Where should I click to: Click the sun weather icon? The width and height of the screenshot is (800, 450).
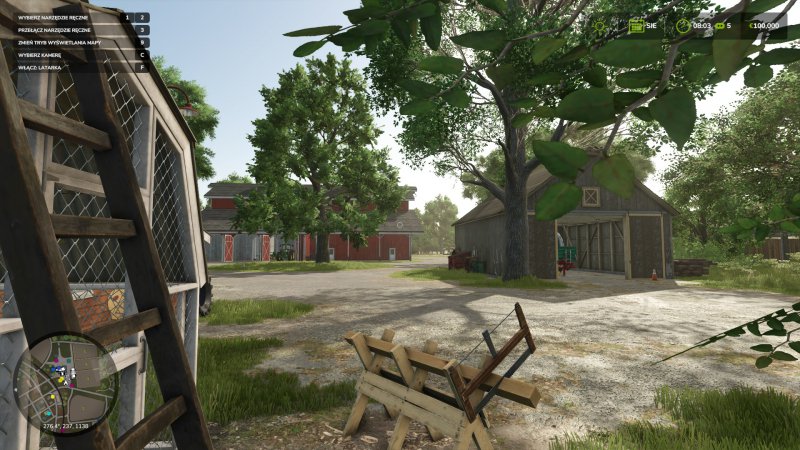tap(599, 26)
